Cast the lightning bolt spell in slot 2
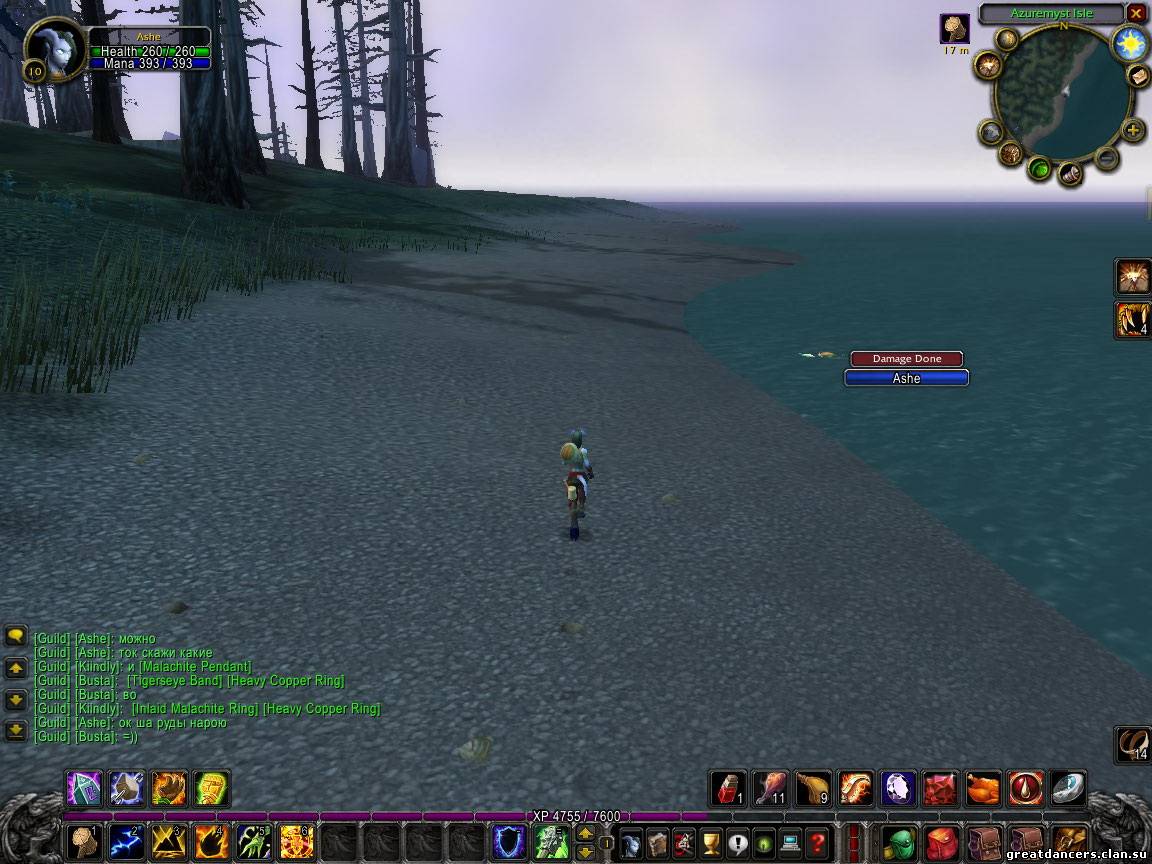1152x864 pixels. pos(126,841)
